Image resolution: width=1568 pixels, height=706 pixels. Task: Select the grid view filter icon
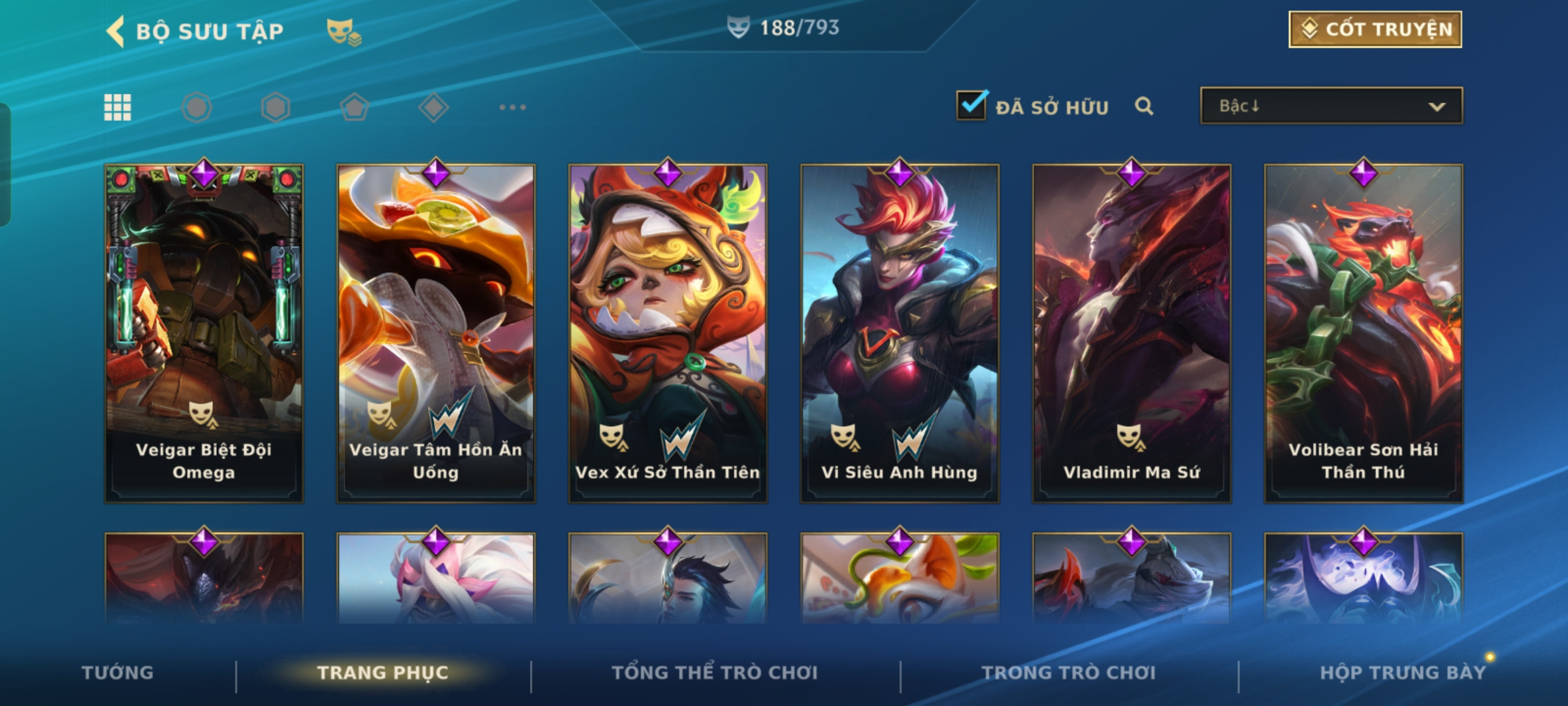(x=118, y=107)
